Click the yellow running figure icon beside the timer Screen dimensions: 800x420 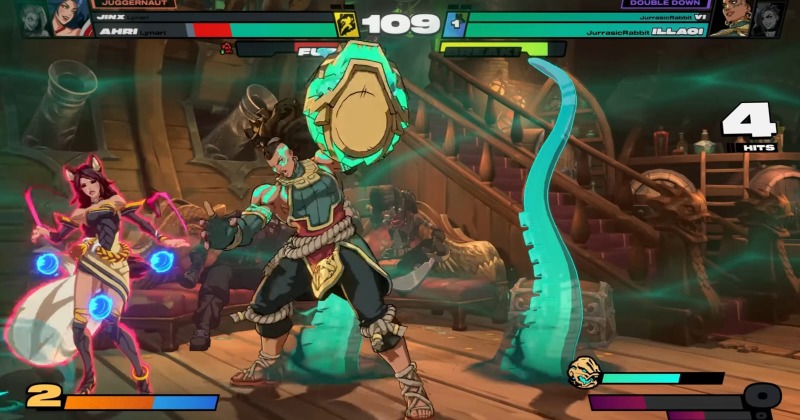(x=347, y=24)
